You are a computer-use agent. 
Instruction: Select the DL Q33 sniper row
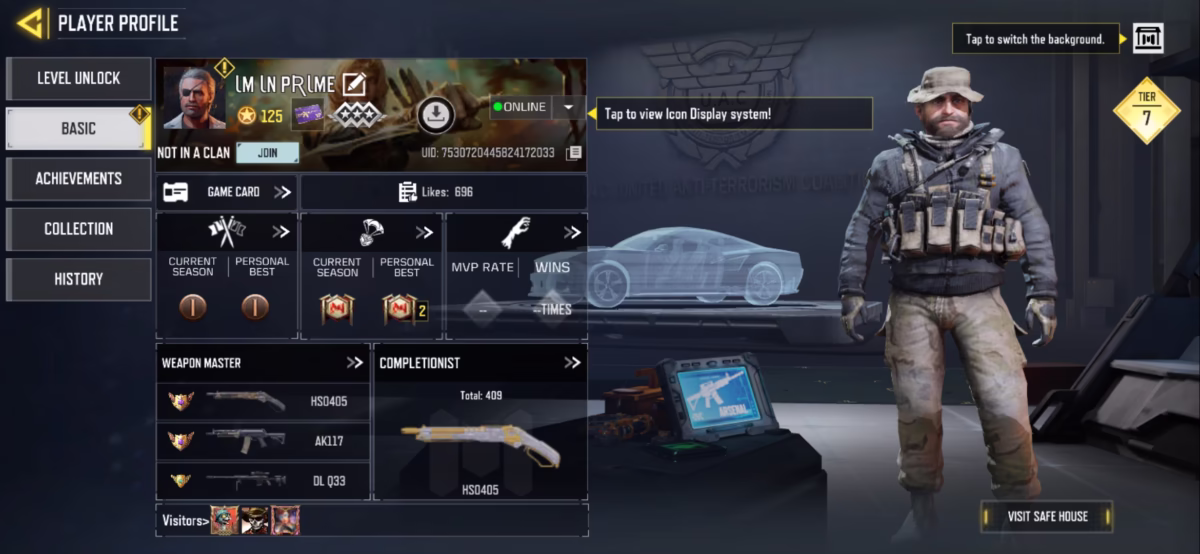[263, 481]
